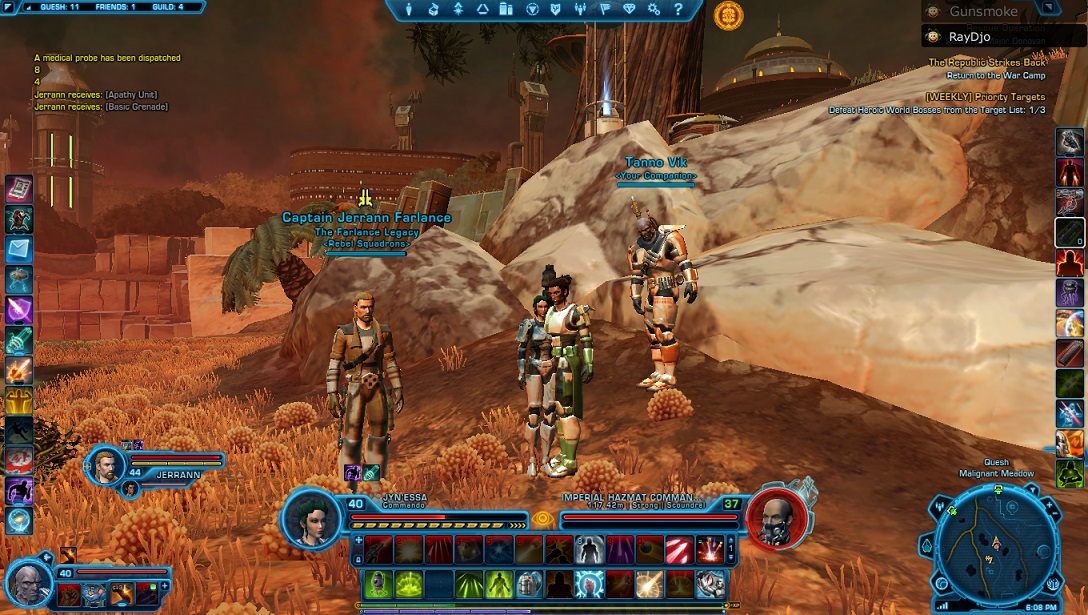Open the Cartel Market diamond icon
The width and height of the screenshot is (1088, 615).
tap(629, 9)
